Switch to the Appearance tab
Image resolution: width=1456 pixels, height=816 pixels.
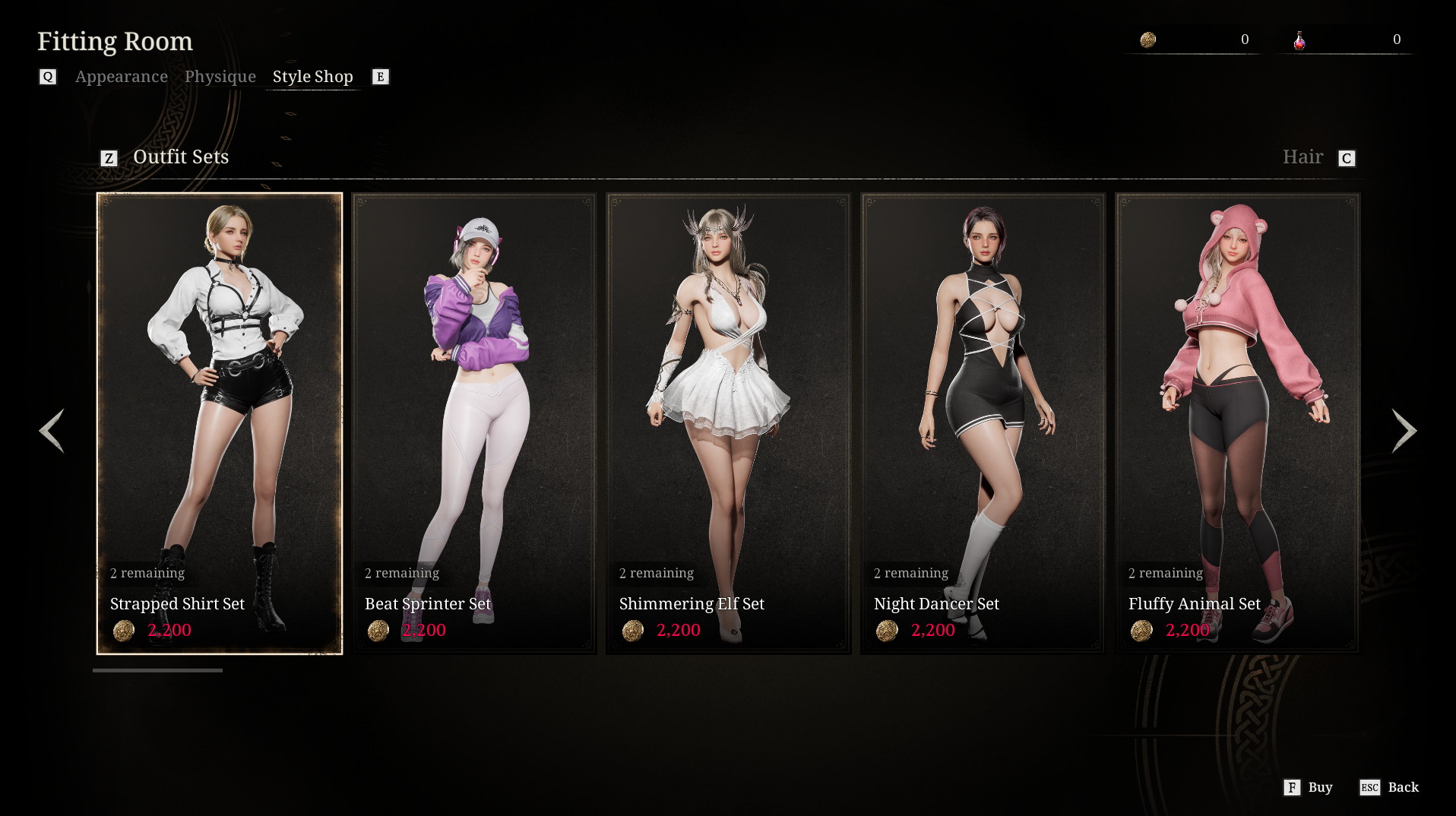pos(121,77)
